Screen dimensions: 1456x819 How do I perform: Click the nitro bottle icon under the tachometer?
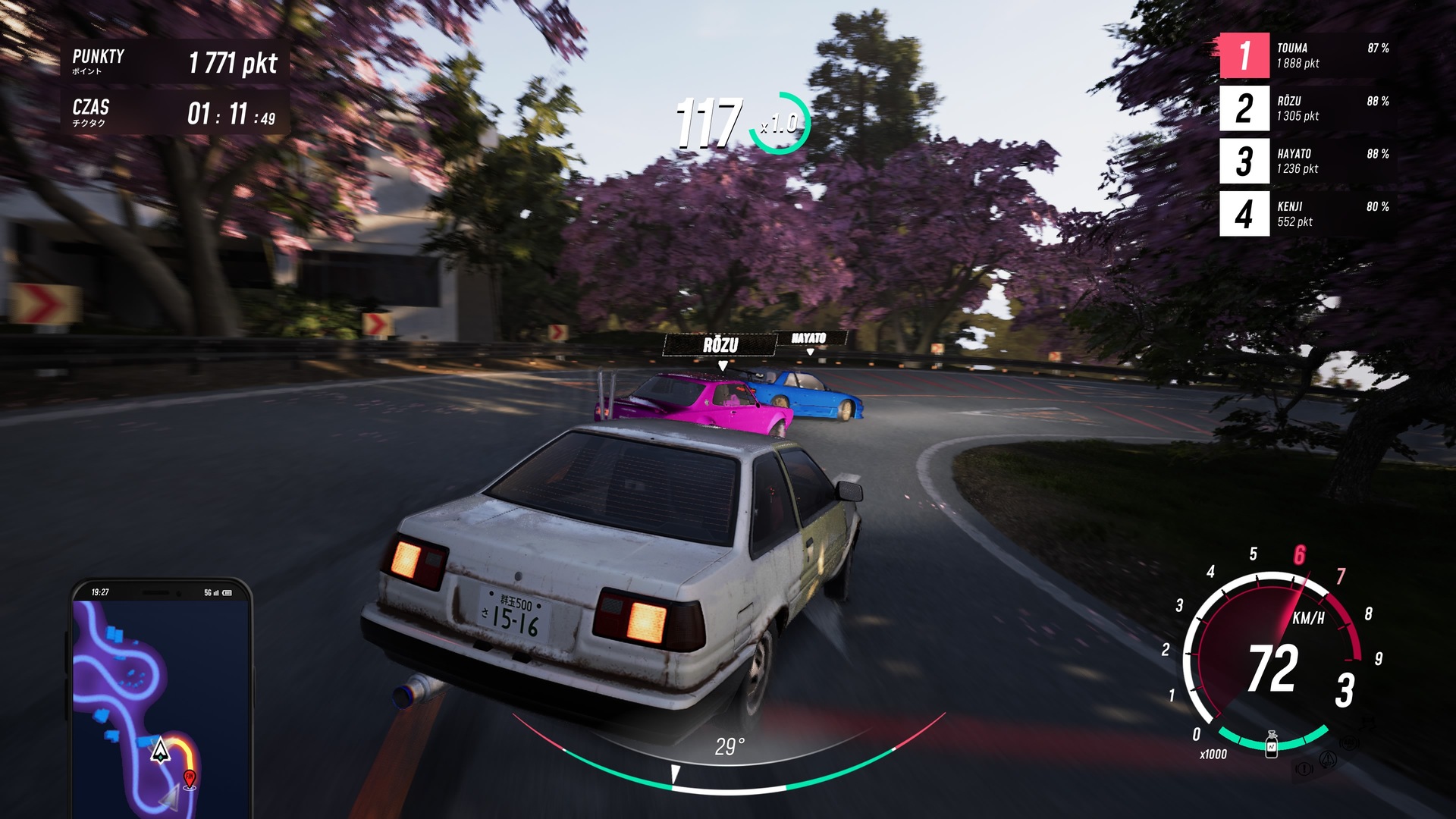click(x=1272, y=745)
